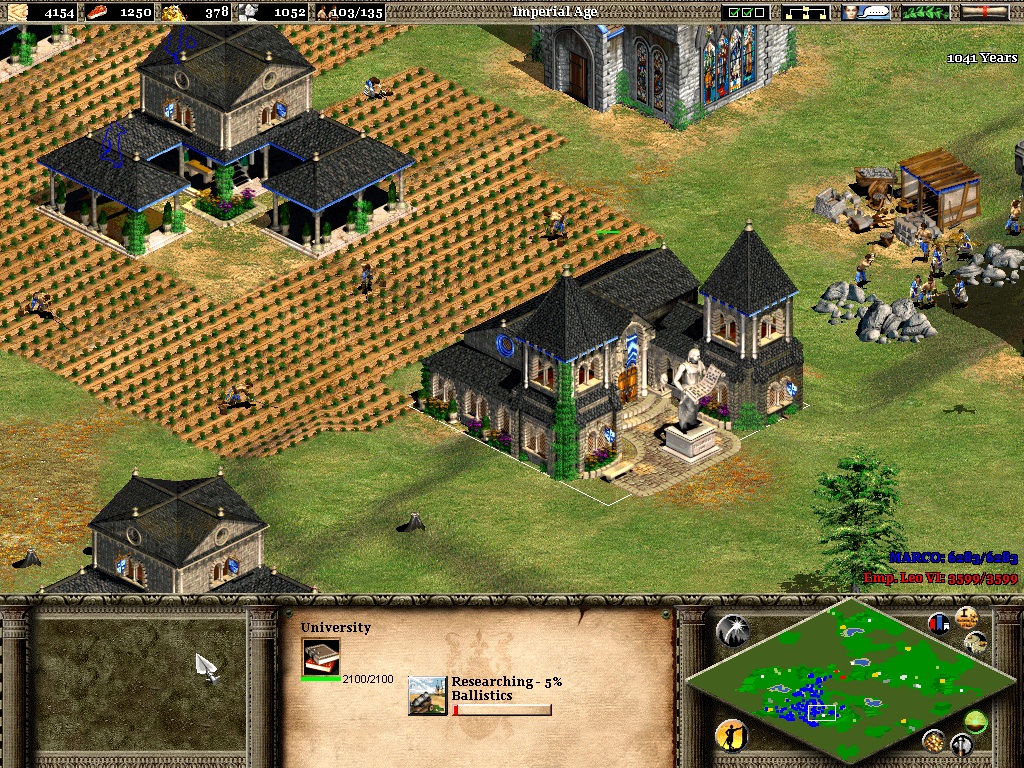Switch minimap to economic gold-pile mode
The width and height of the screenshot is (1024, 768).
click(933, 740)
